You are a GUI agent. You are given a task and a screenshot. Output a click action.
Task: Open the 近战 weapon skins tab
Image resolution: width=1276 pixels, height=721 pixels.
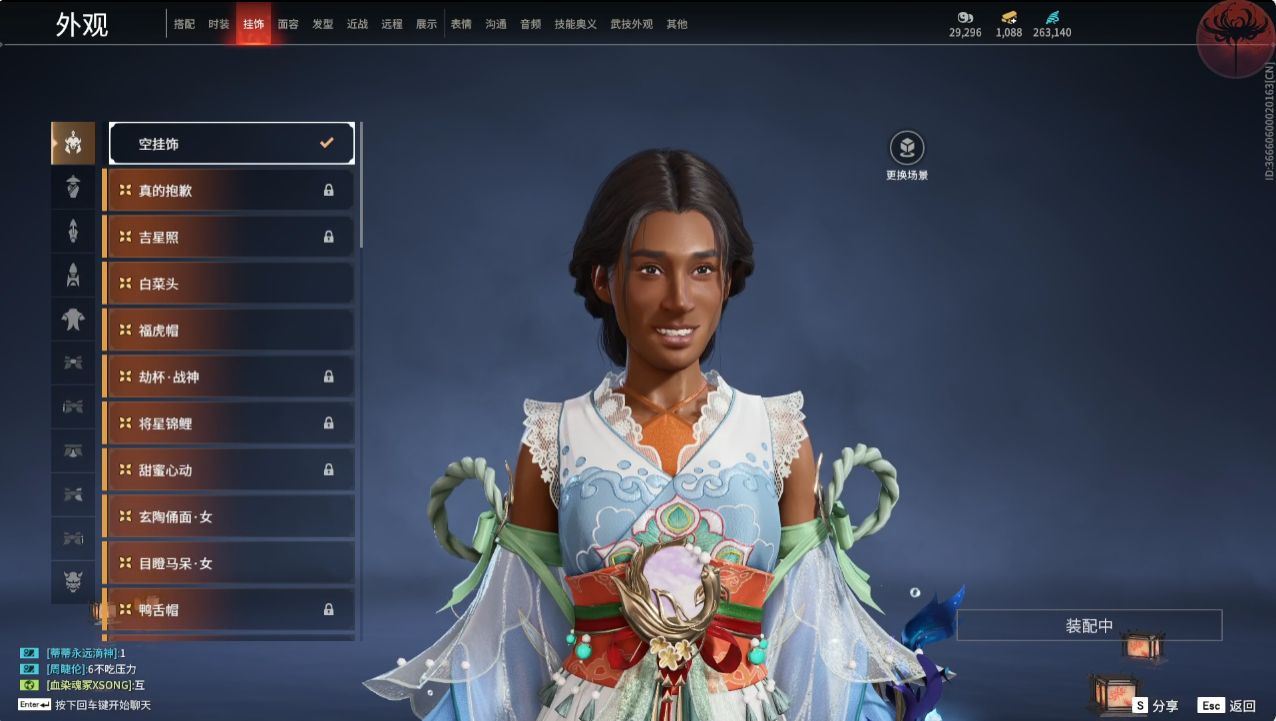click(357, 24)
